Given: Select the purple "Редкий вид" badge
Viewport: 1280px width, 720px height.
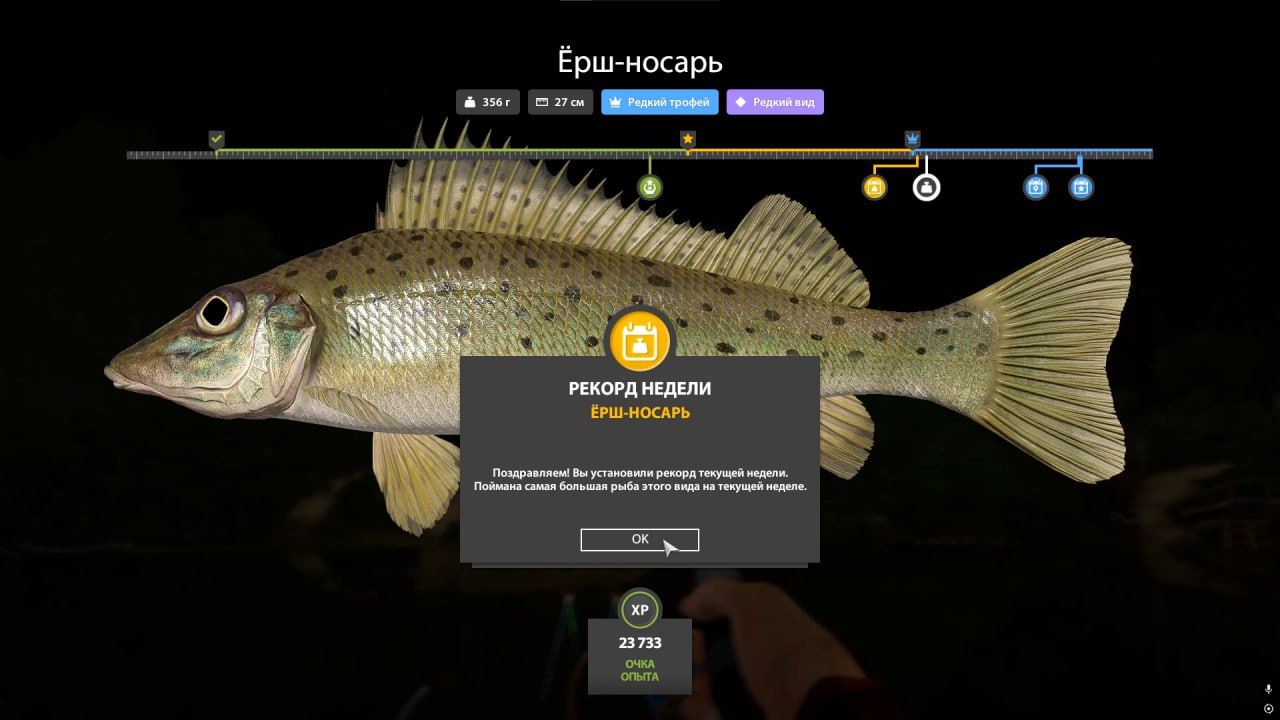Looking at the screenshot, I should point(775,102).
